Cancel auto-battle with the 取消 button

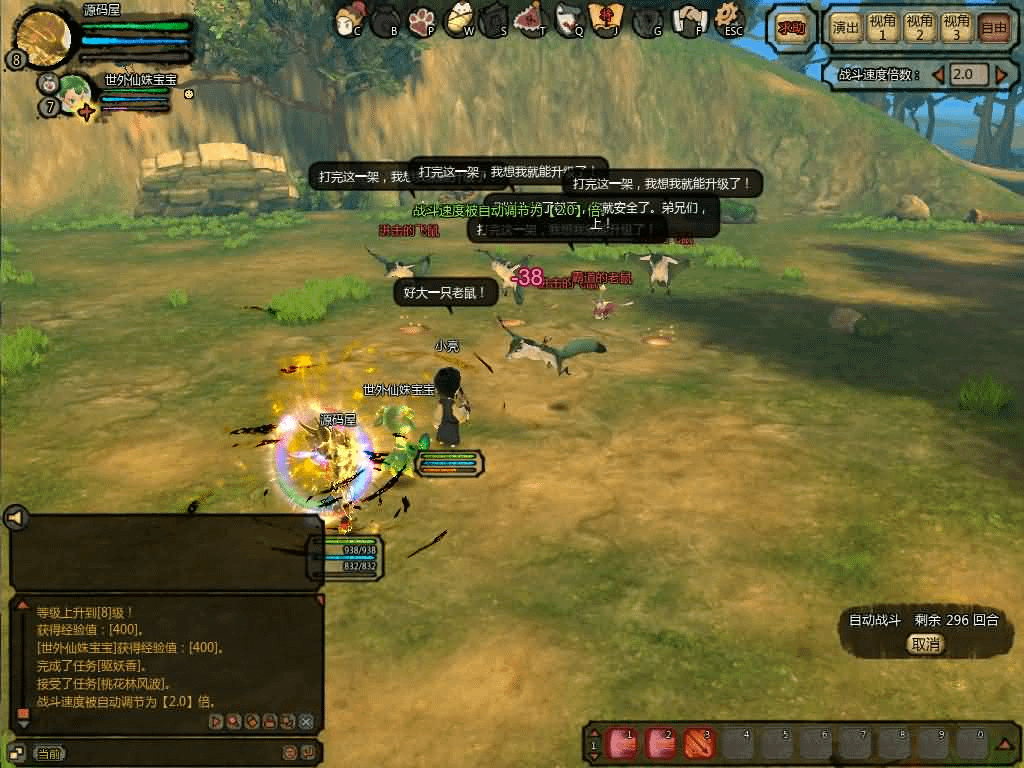(926, 645)
